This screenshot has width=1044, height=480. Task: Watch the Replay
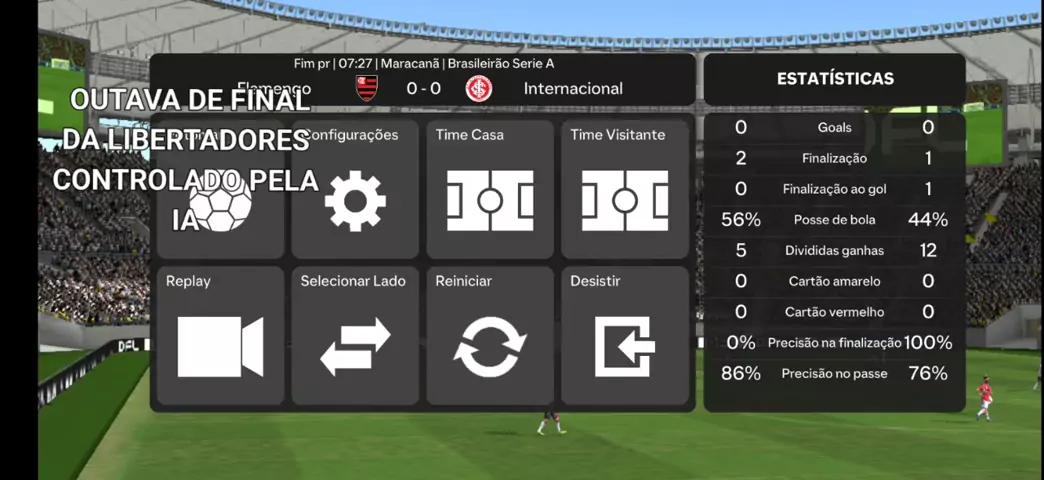(x=220, y=336)
